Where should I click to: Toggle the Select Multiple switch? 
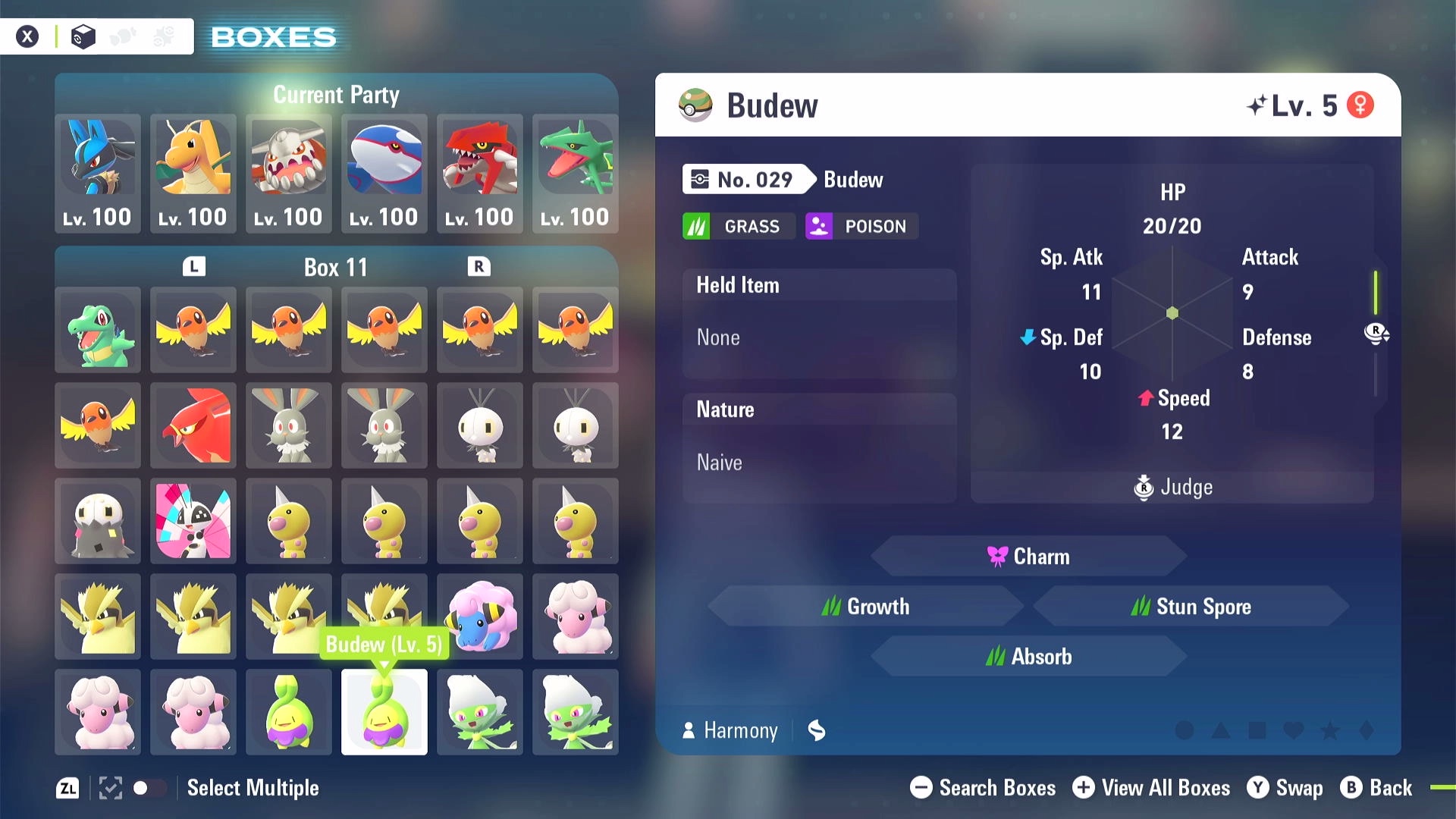(149, 788)
